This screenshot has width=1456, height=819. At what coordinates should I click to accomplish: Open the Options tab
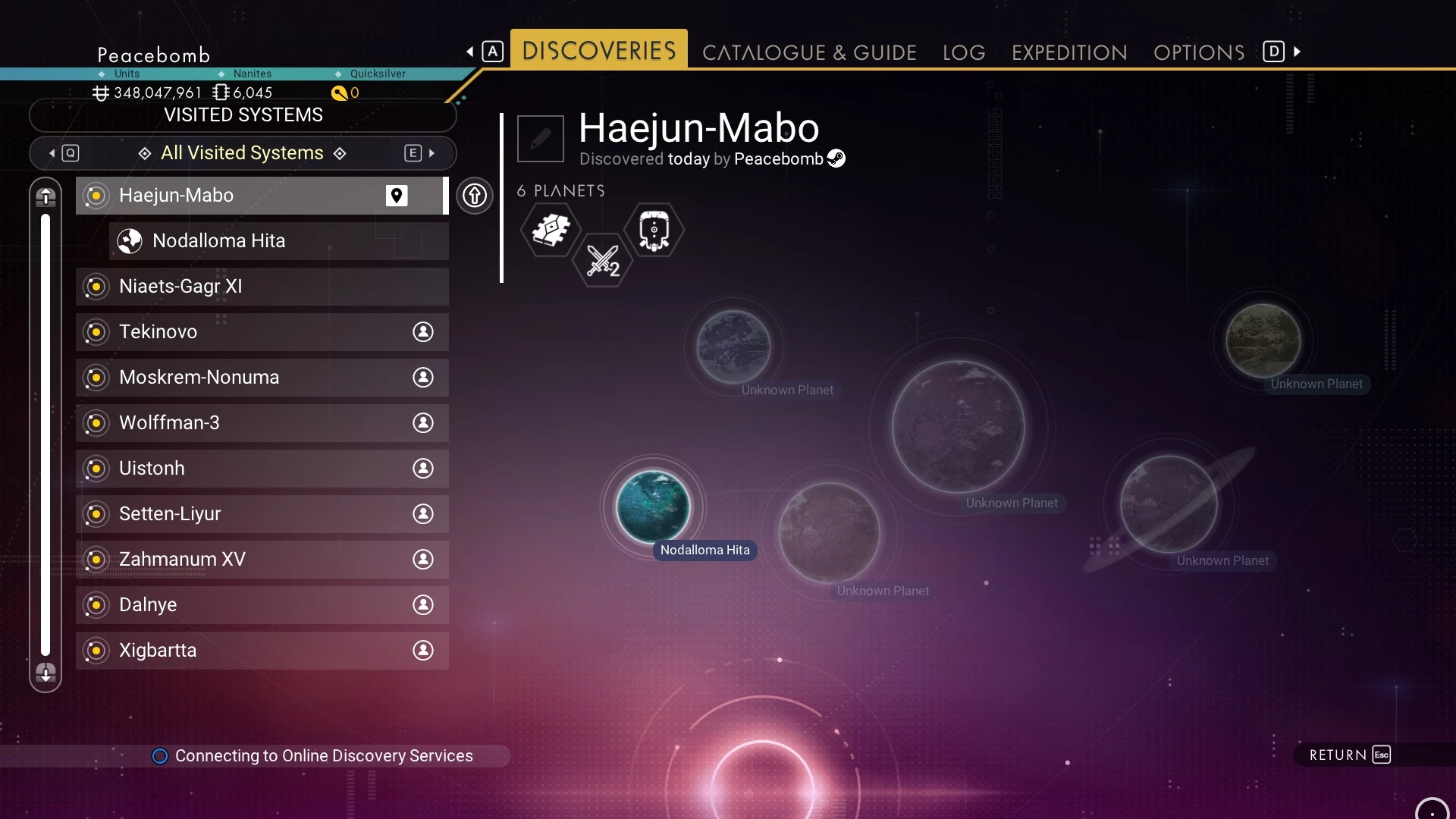(1199, 52)
